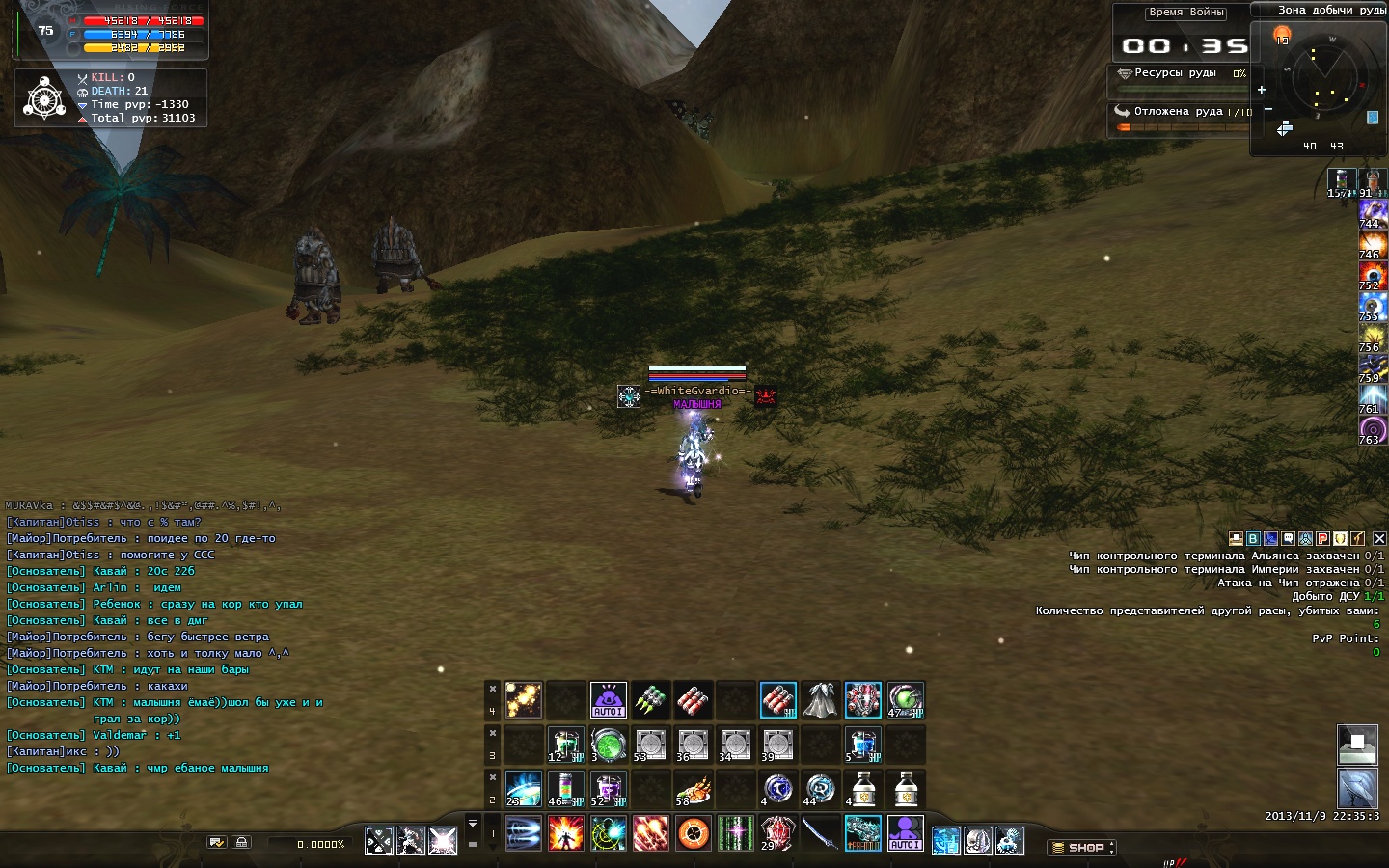The height and width of the screenshot is (868, 1389).
Task: Open the blue map icon beside radar
Action: coord(1372,118)
